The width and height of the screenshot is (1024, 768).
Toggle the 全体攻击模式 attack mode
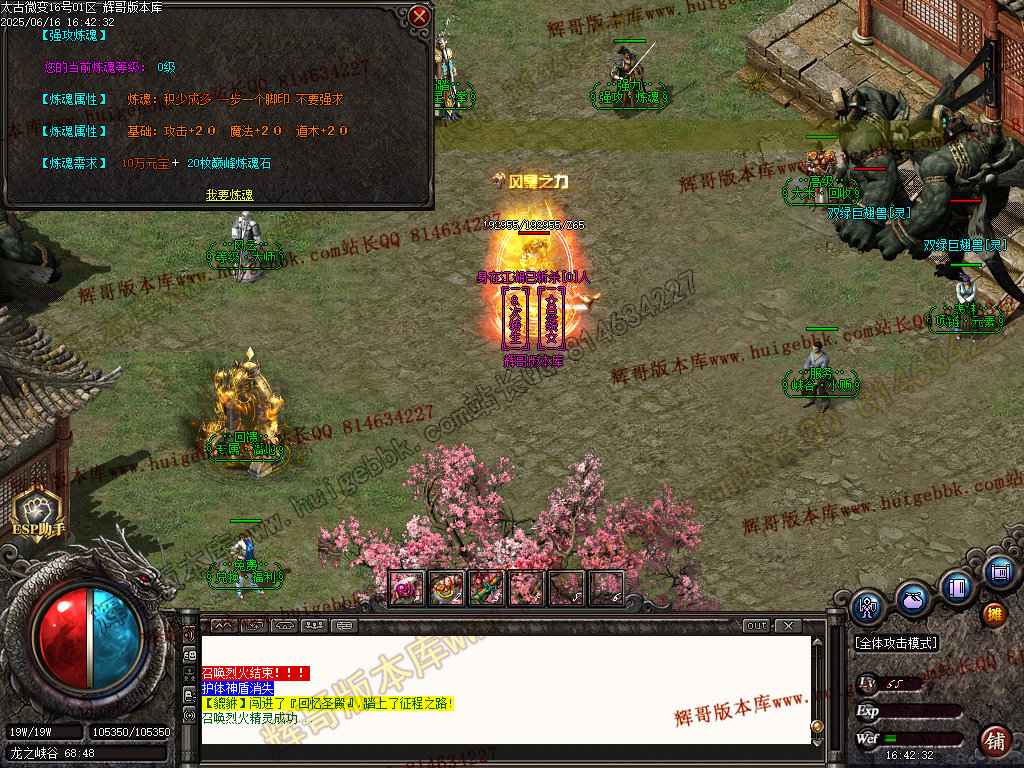click(896, 643)
